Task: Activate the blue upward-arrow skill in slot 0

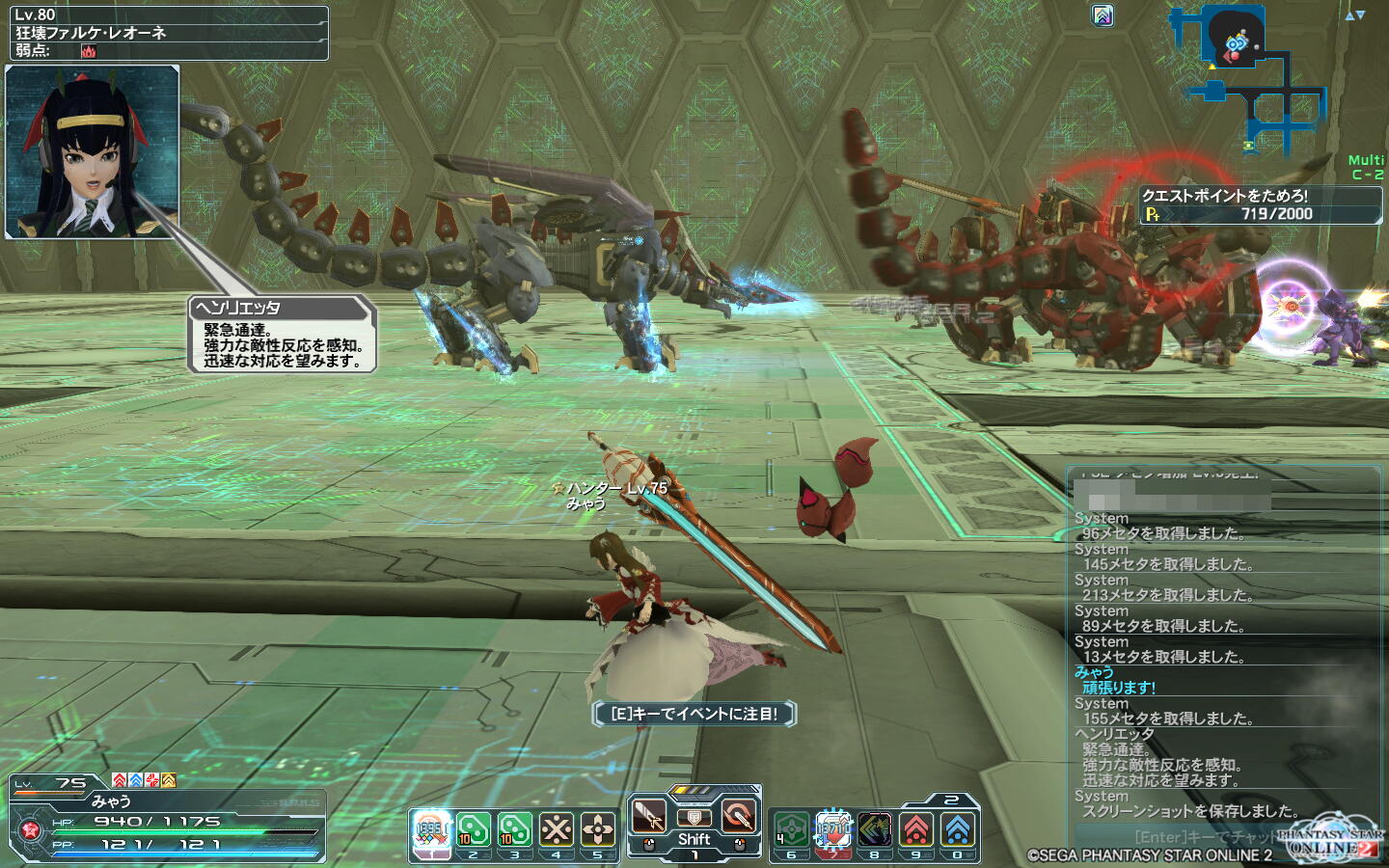Action: pyautogui.click(x=957, y=829)
